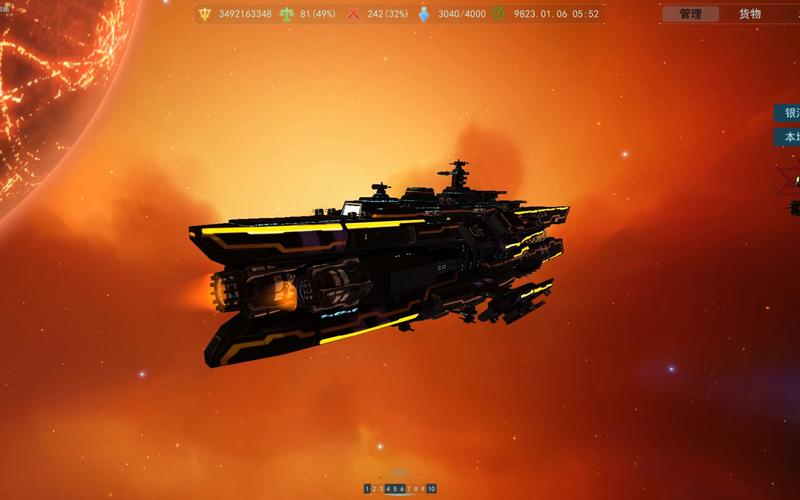Image resolution: width=800 pixels, height=500 pixels.
Task: Open the 货物 cargo tab
Action: 749,14
